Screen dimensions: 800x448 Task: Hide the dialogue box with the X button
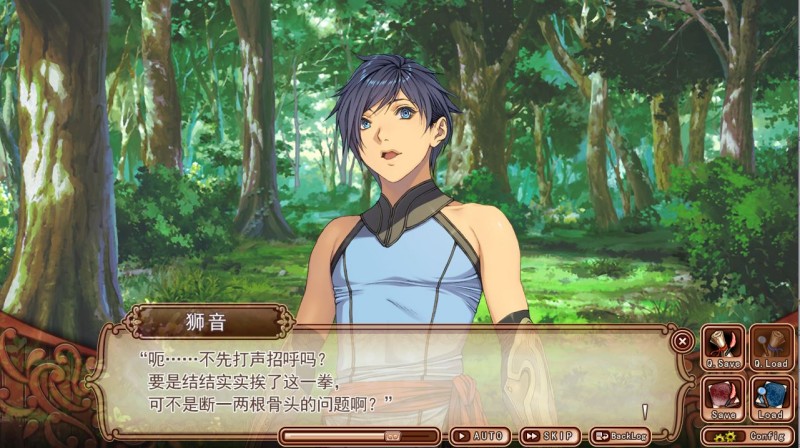(x=683, y=340)
